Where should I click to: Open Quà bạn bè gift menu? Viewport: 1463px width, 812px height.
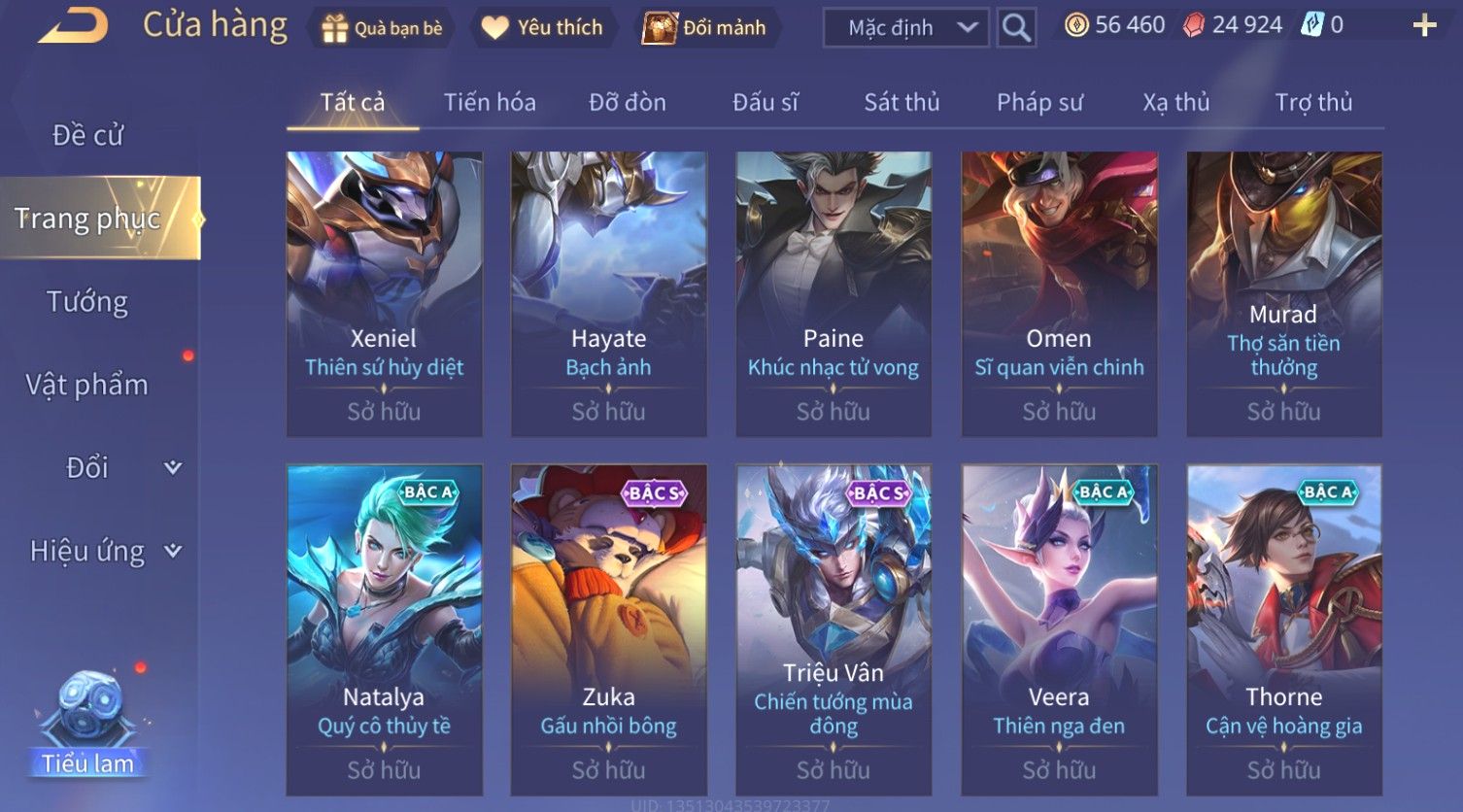[383, 28]
